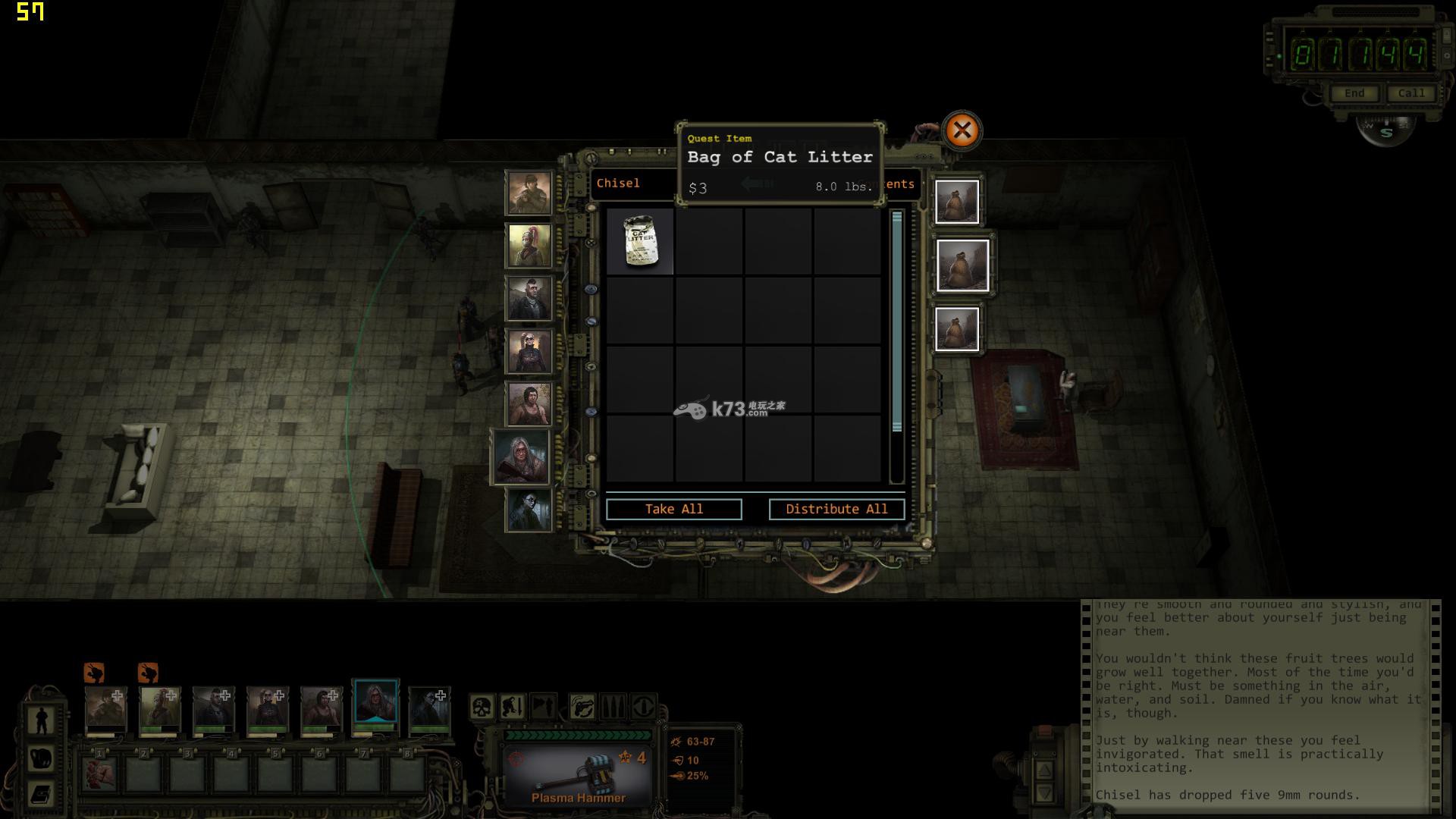Open the highlighted middle loot sack

coord(962,265)
